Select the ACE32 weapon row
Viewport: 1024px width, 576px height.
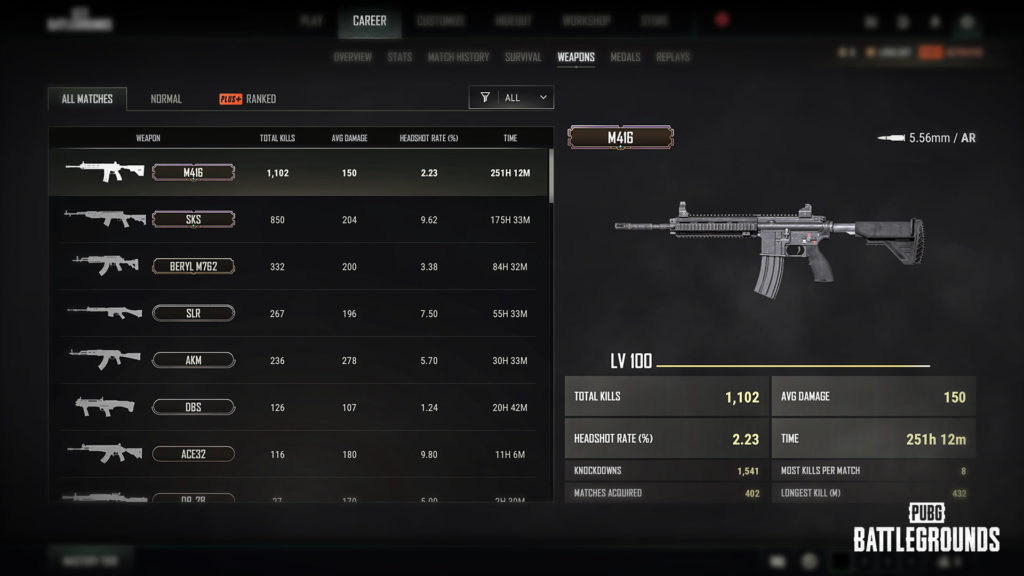[300, 454]
